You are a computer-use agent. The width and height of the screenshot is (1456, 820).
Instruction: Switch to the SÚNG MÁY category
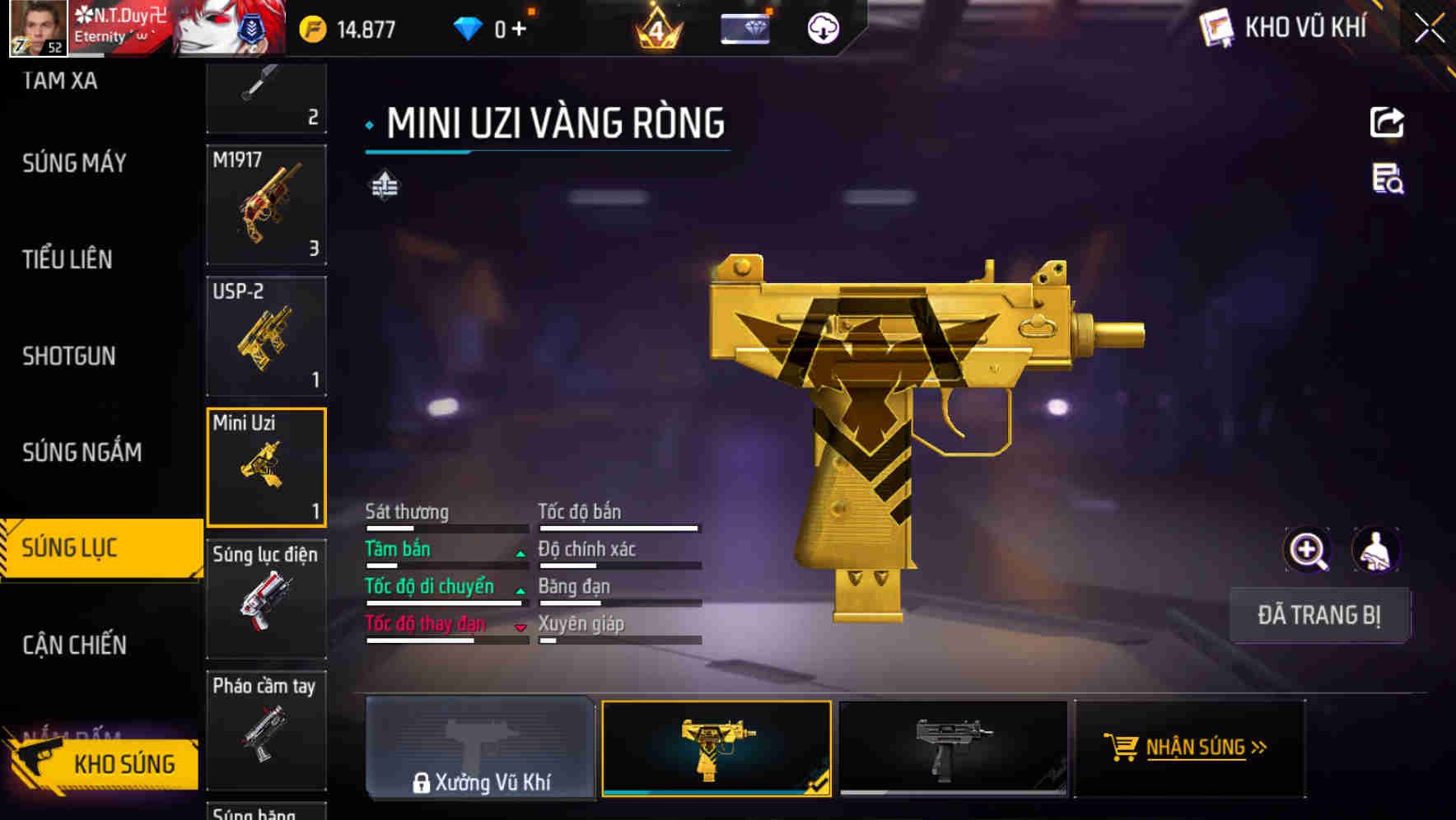pyautogui.click(x=74, y=163)
